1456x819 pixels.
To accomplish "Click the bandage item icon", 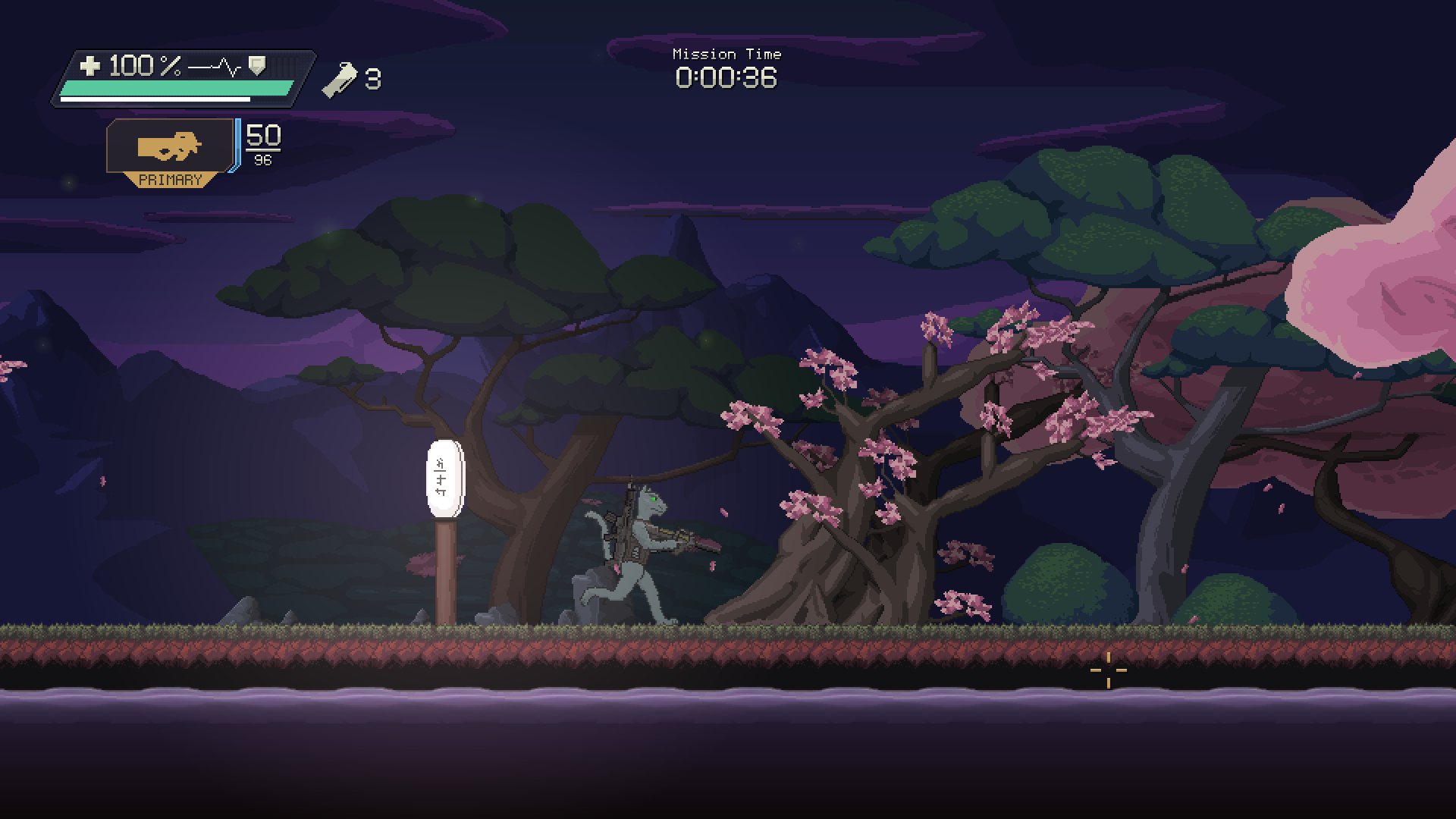I will (338, 80).
